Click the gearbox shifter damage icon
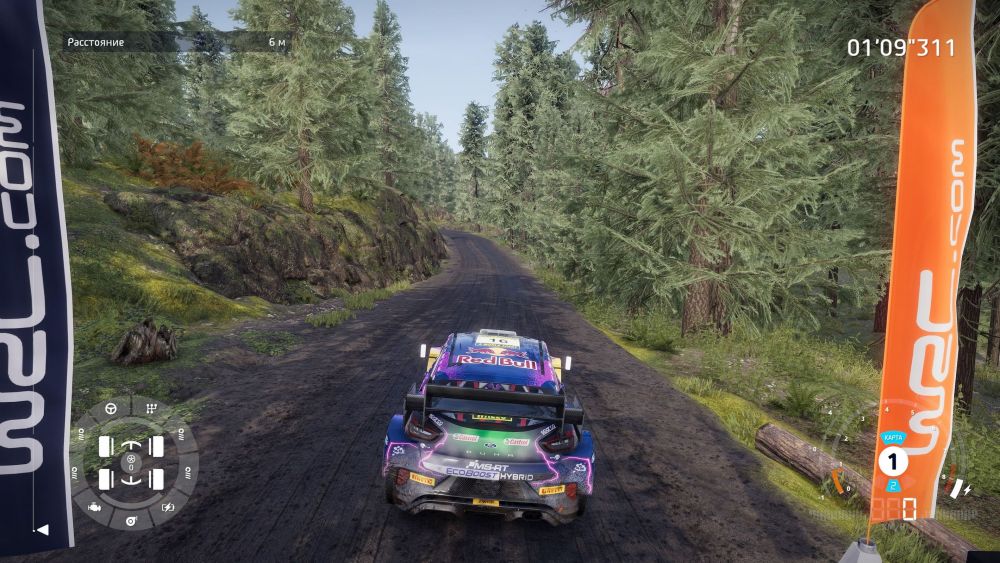1000x563 pixels. click(x=151, y=409)
